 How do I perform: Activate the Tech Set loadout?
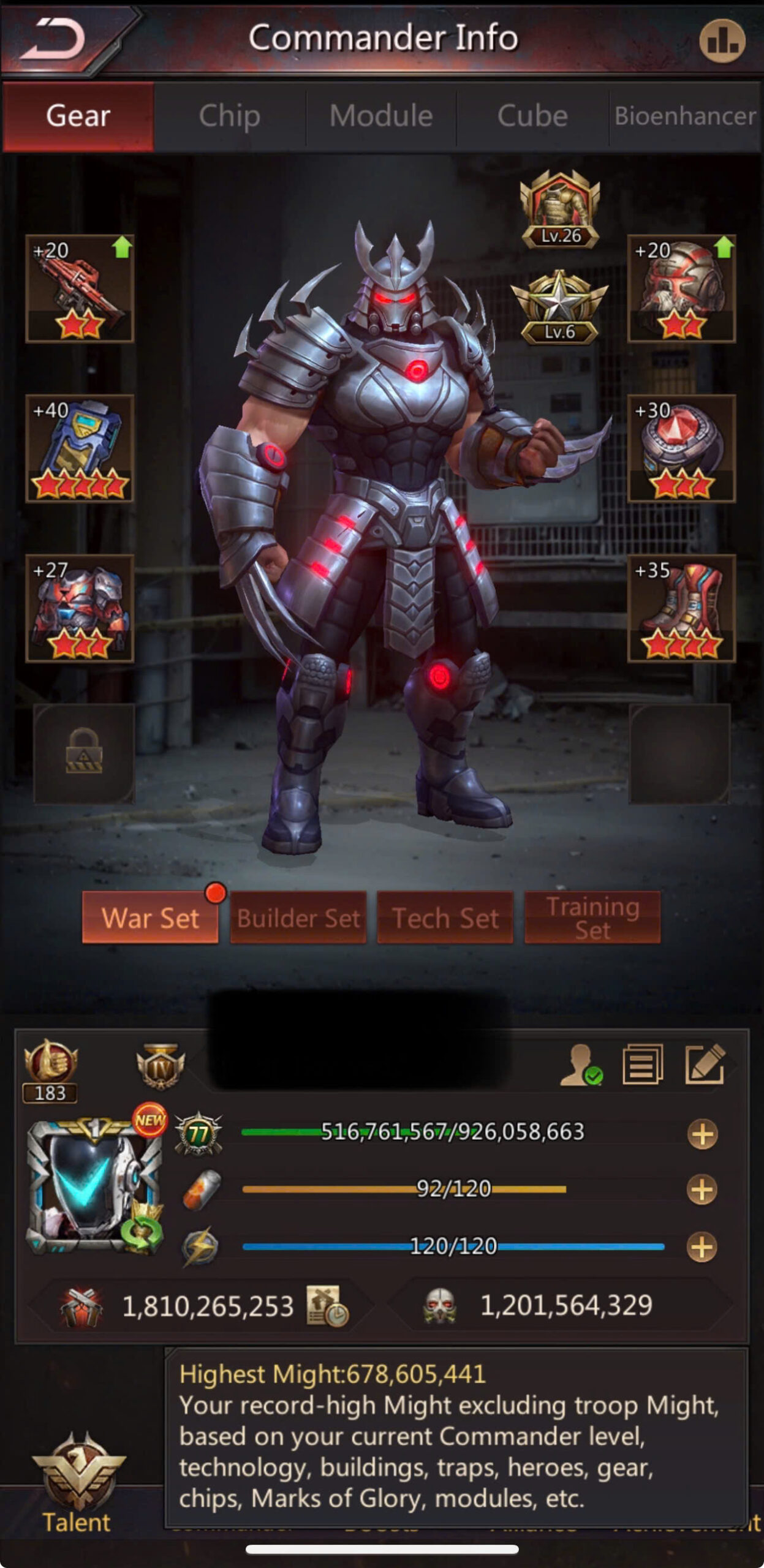click(445, 918)
